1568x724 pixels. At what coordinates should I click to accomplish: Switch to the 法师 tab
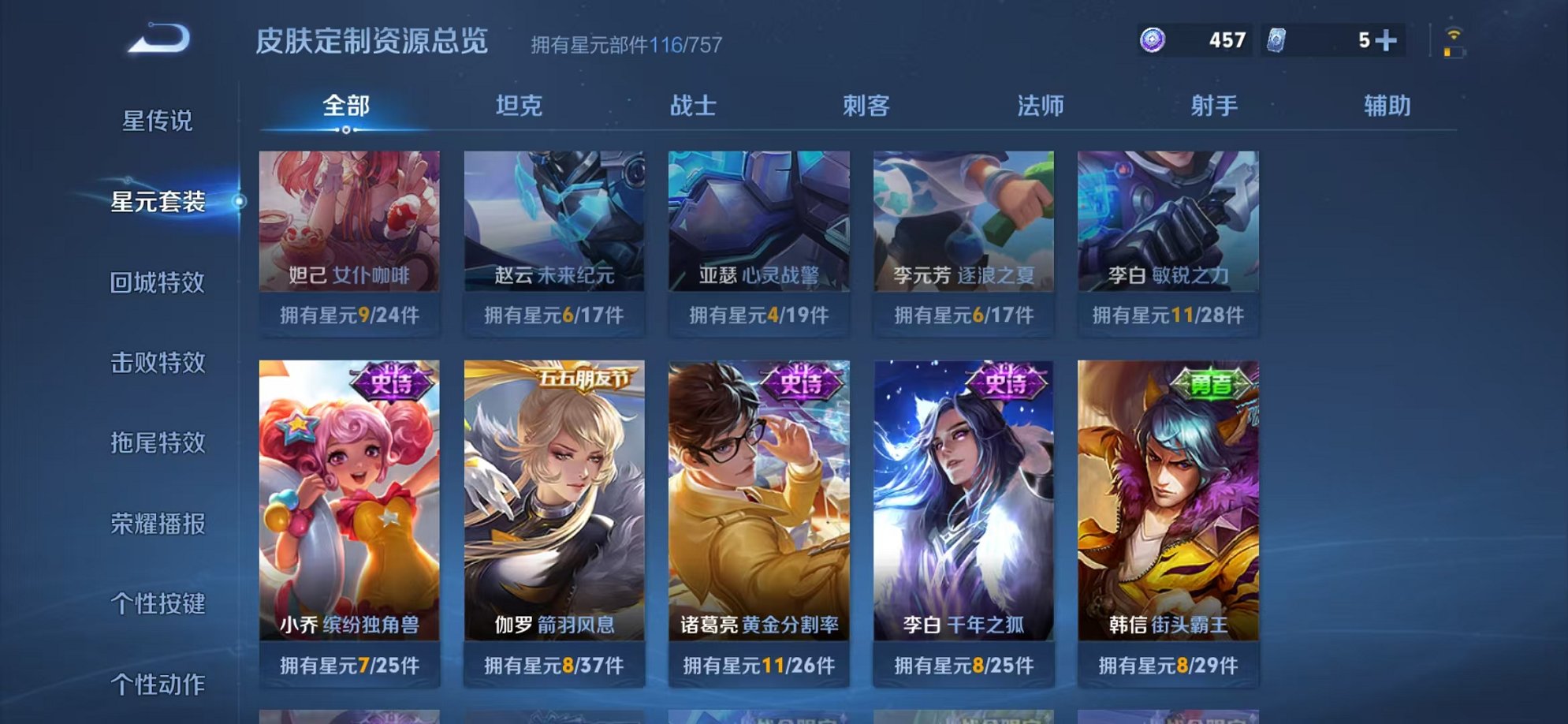pos(1041,103)
